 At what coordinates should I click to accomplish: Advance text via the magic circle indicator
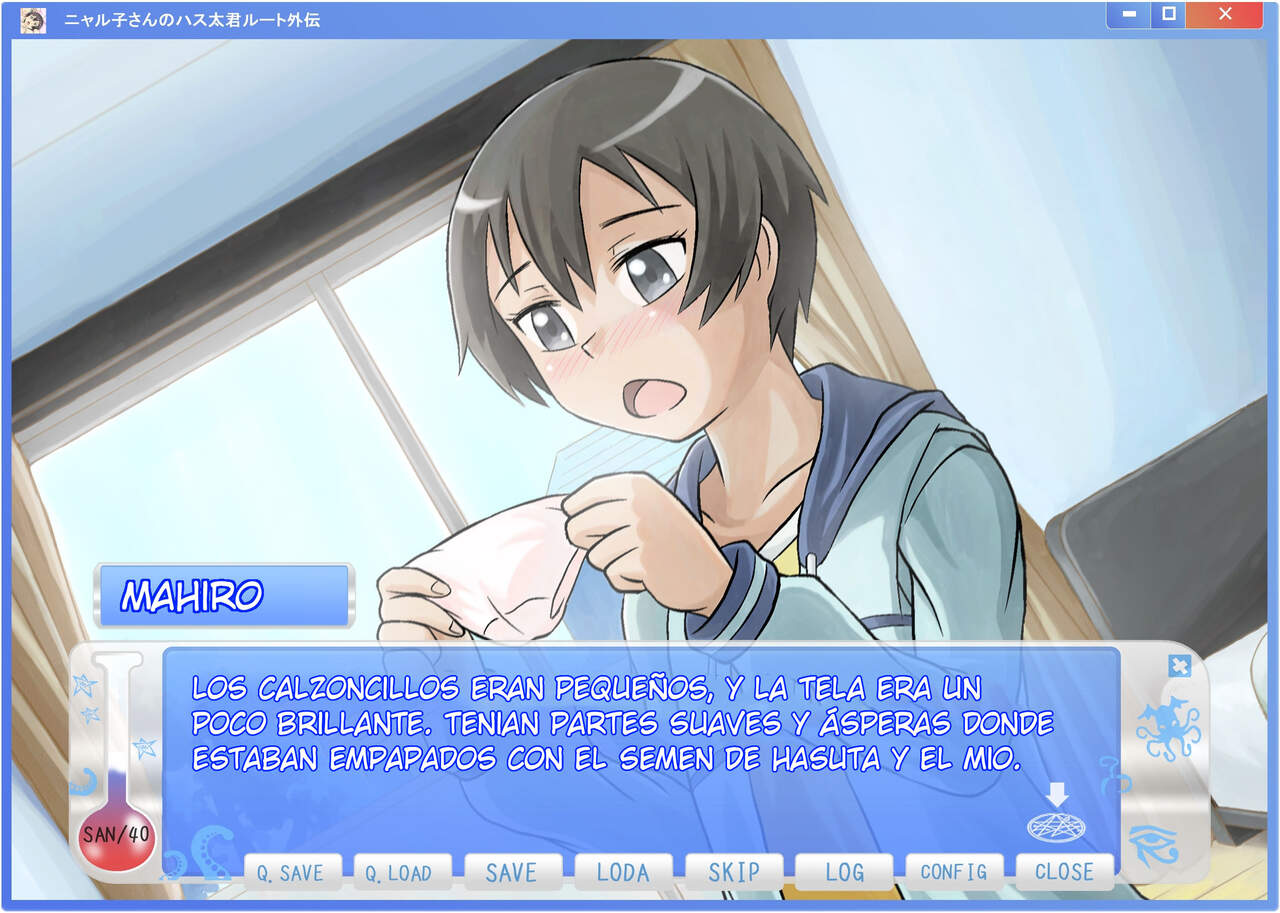[1056, 825]
